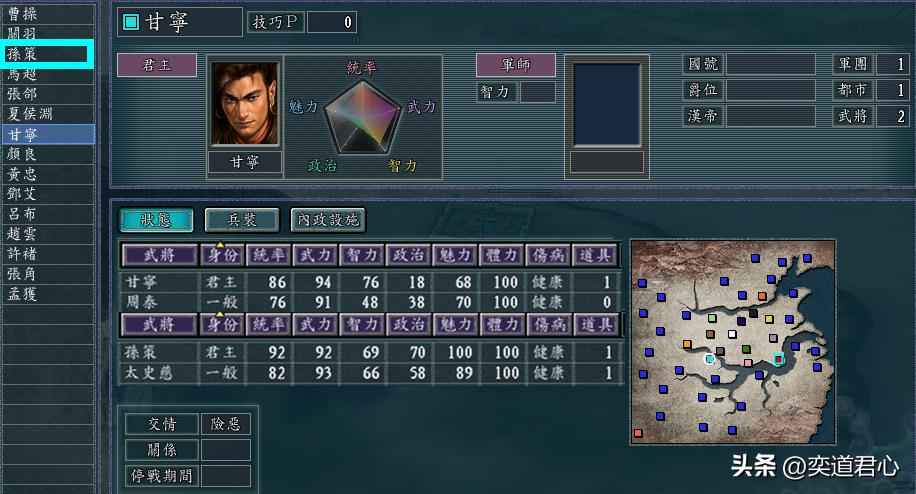Sort officers by 統率 column header
The width and height of the screenshot is (916, 494).
pyautogui.click(x=269, y=255)
